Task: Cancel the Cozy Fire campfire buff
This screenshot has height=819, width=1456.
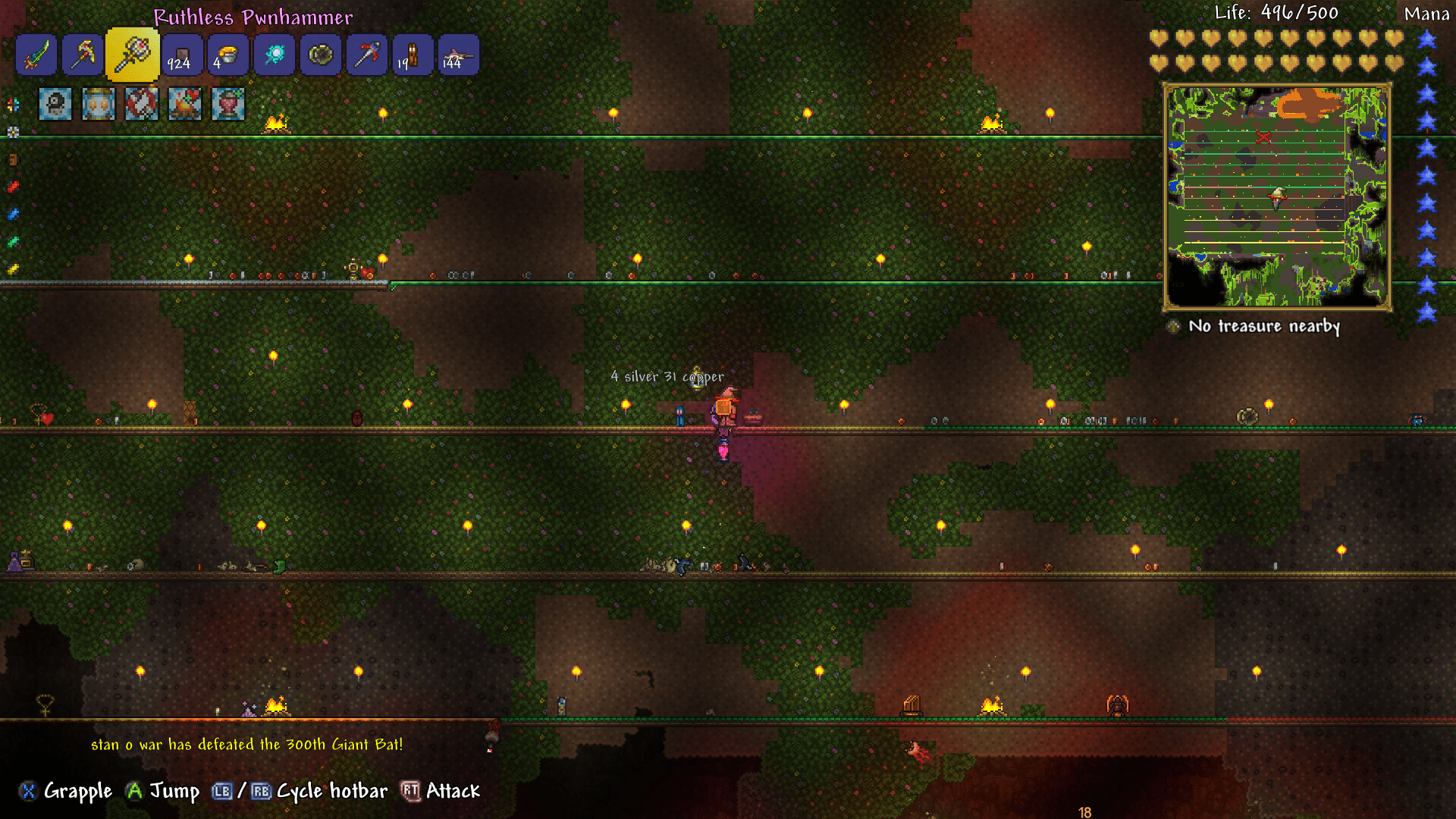Action: pos(184,104)
